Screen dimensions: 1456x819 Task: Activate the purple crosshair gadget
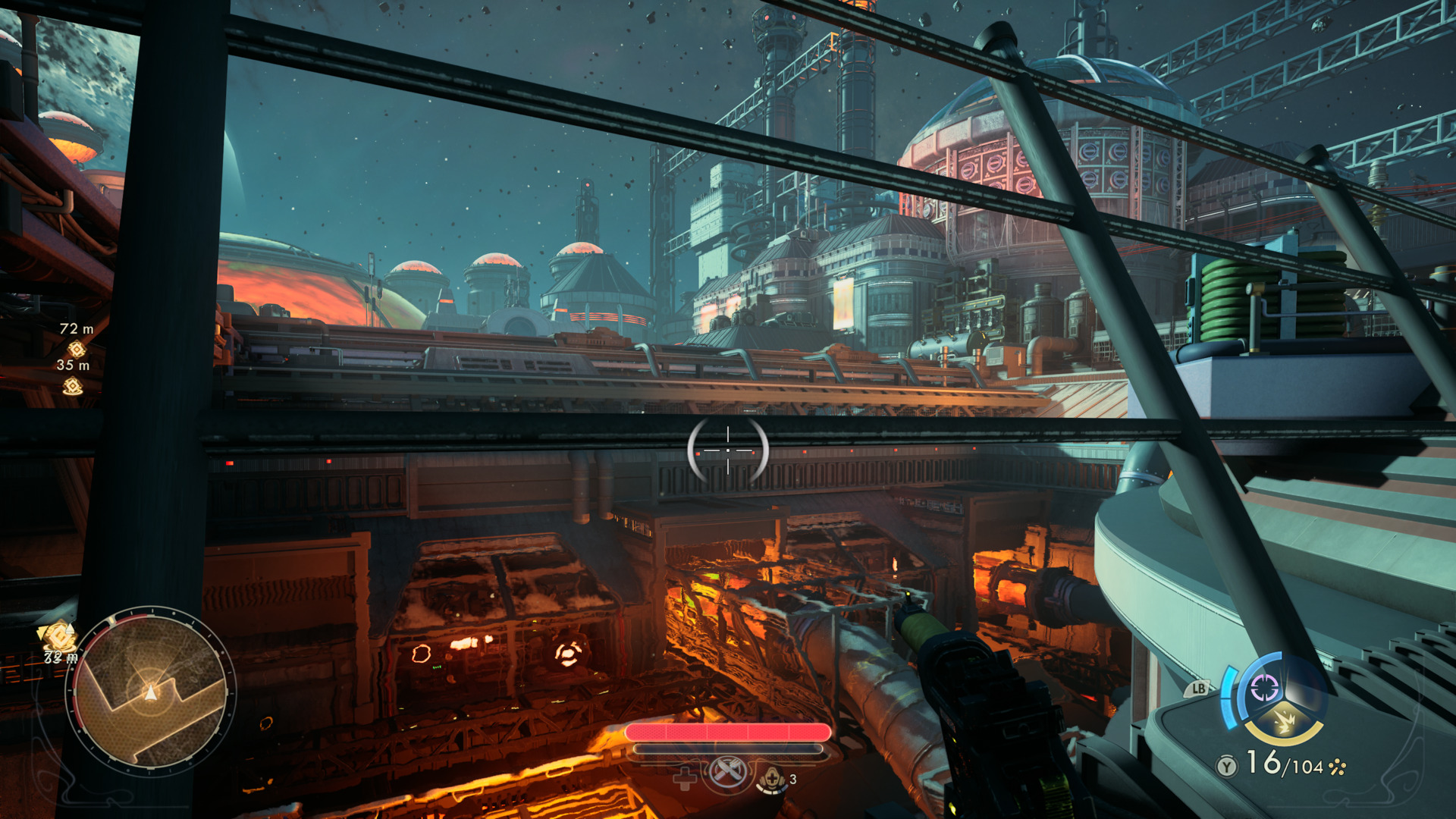[1265, 689]
